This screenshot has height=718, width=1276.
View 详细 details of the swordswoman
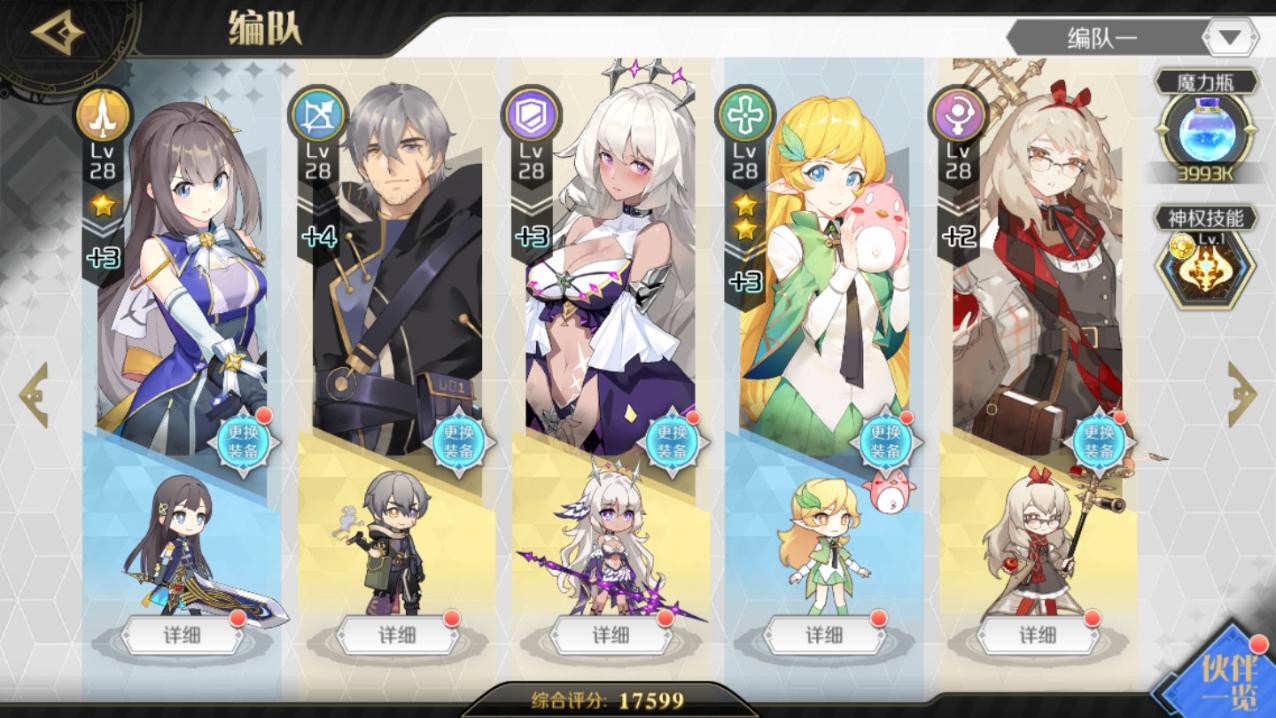pyautogui.click(x=182, y=635)
